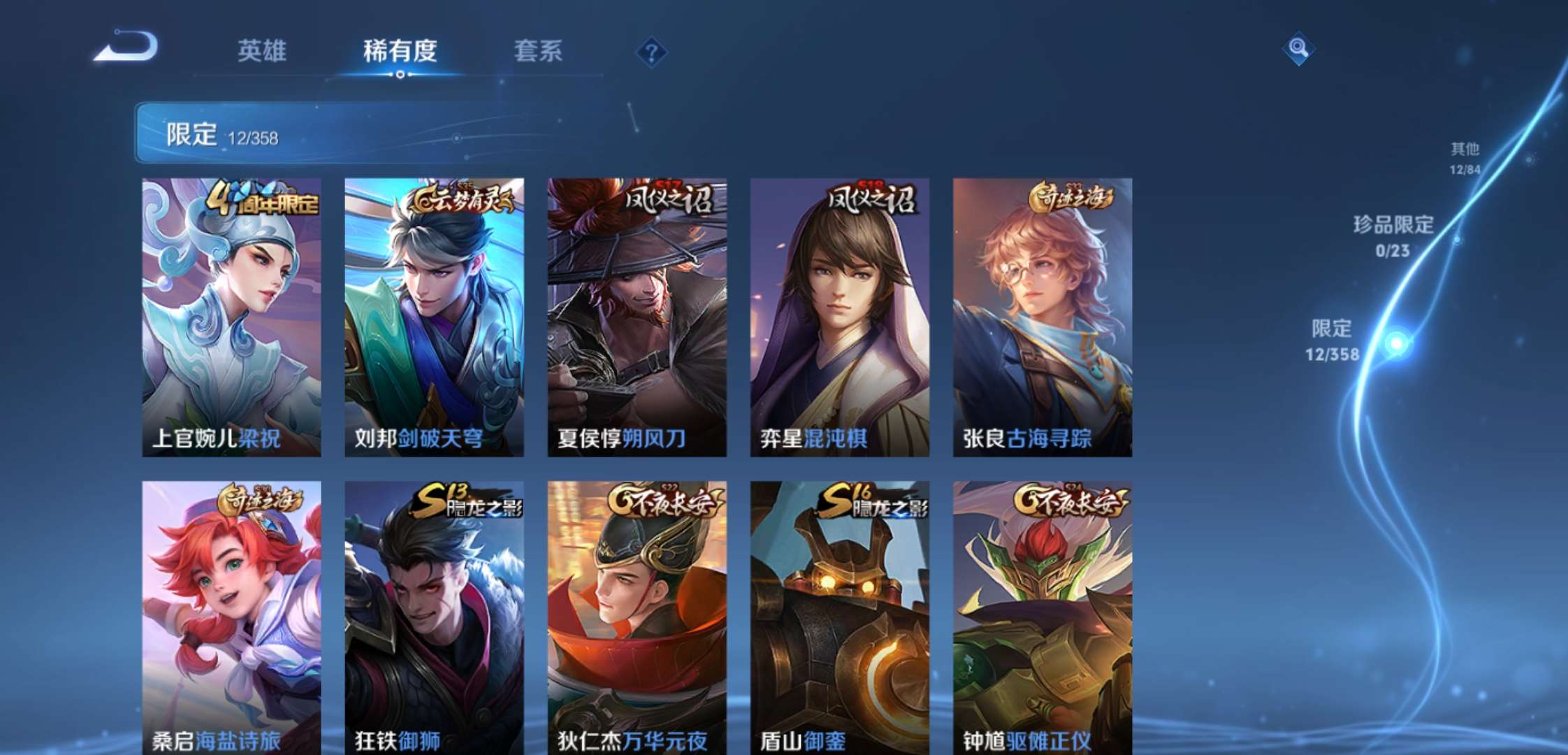Click the 稀有度 tab indicator dot

[399, 73]
